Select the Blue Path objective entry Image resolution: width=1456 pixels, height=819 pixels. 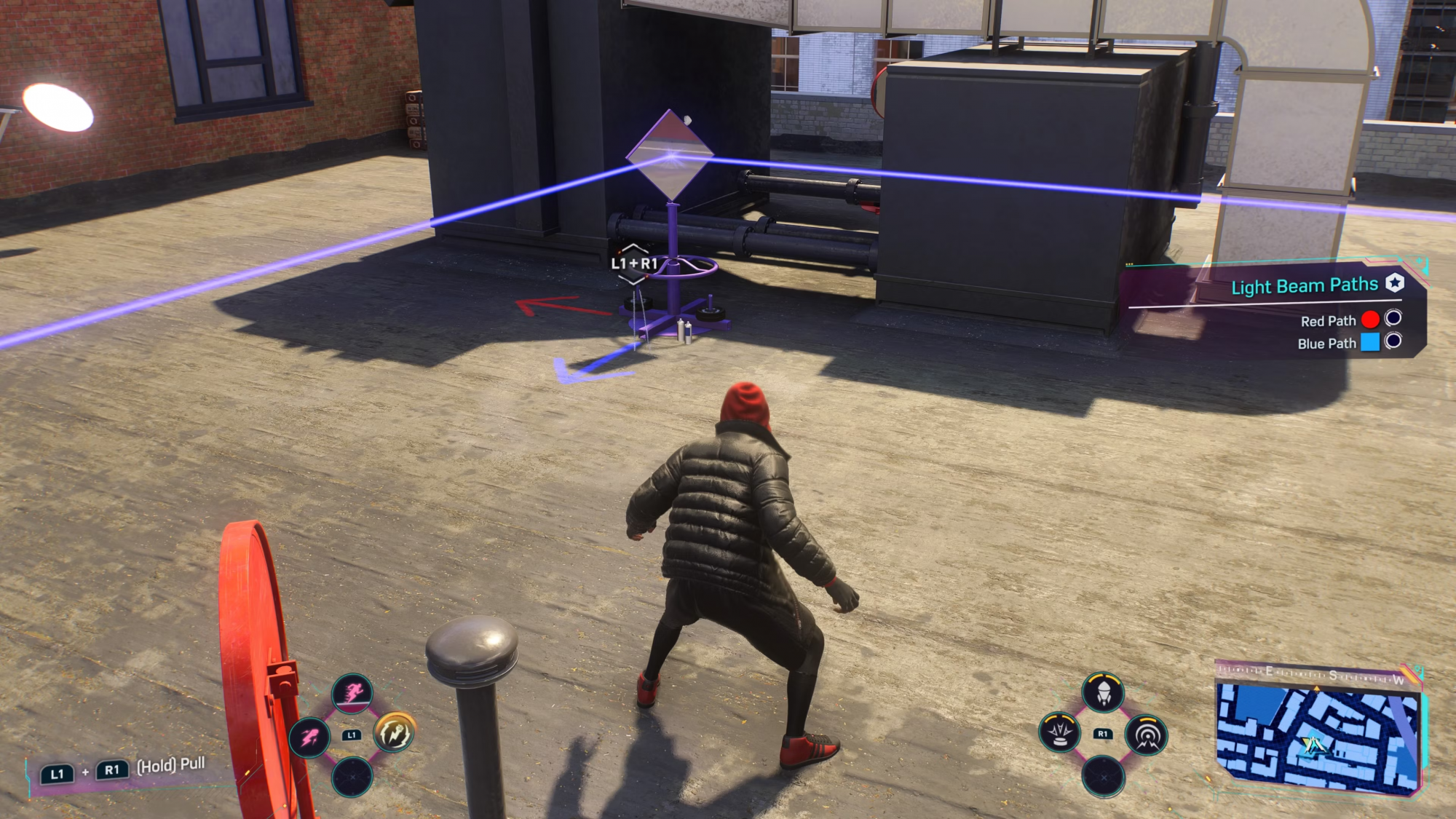click(1327, 343)
